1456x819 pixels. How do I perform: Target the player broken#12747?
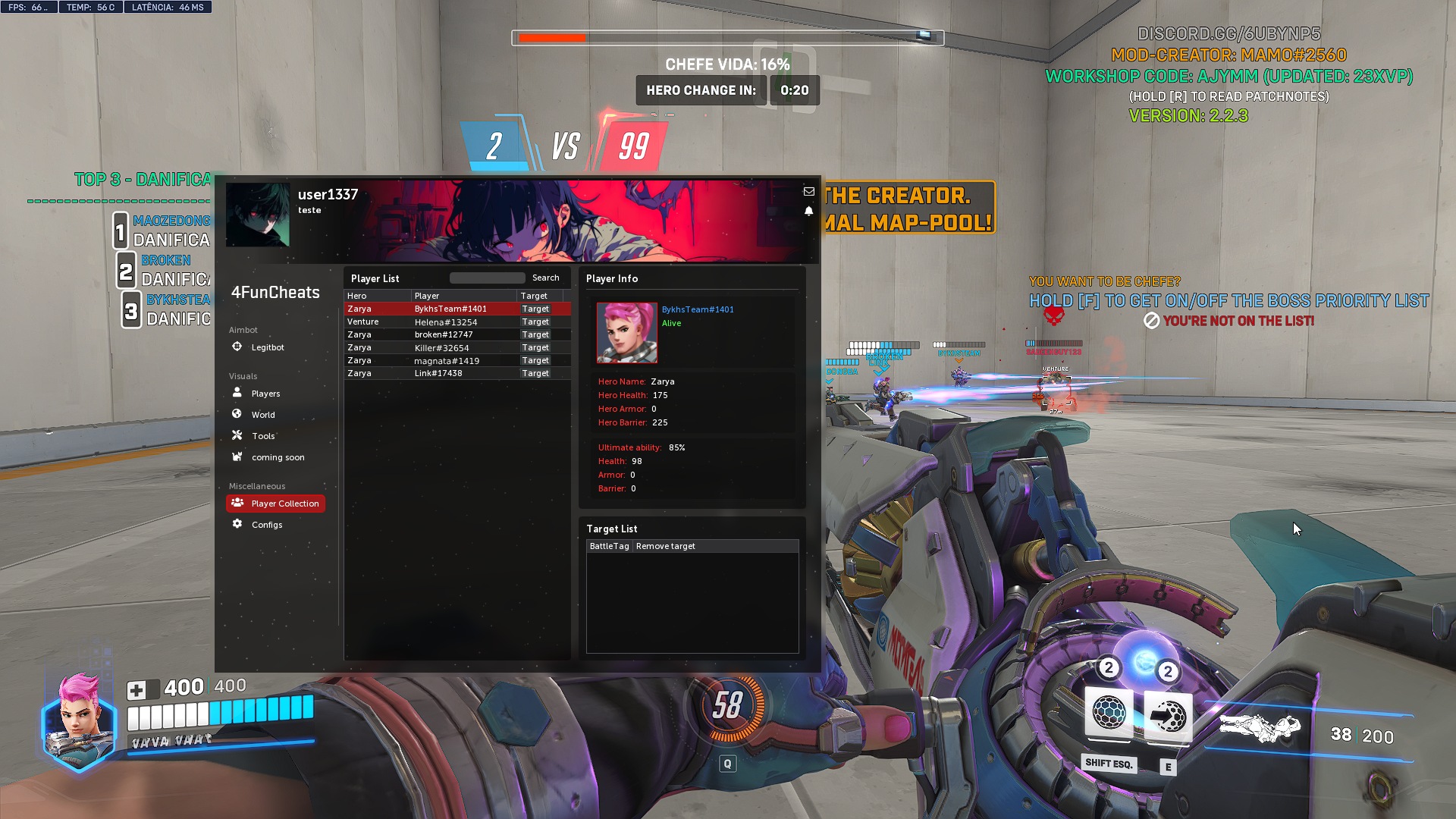535,335
